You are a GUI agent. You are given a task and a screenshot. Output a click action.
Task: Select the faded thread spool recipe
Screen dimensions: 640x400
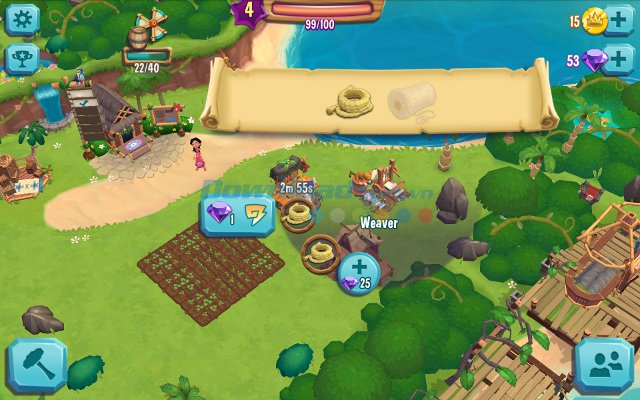(411, 101)
